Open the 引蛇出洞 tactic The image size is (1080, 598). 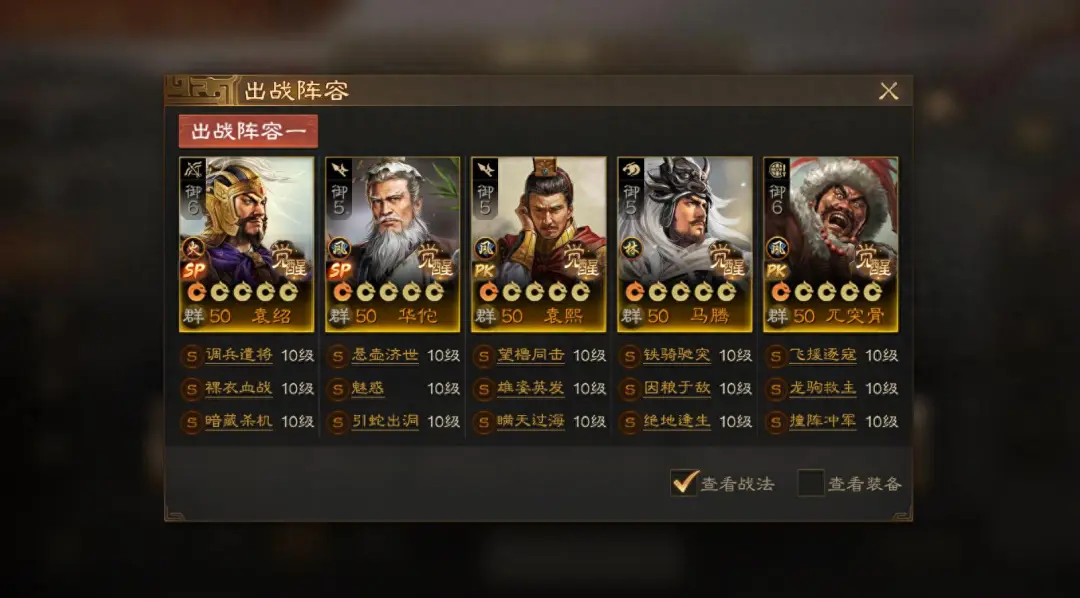coord(385,421)
